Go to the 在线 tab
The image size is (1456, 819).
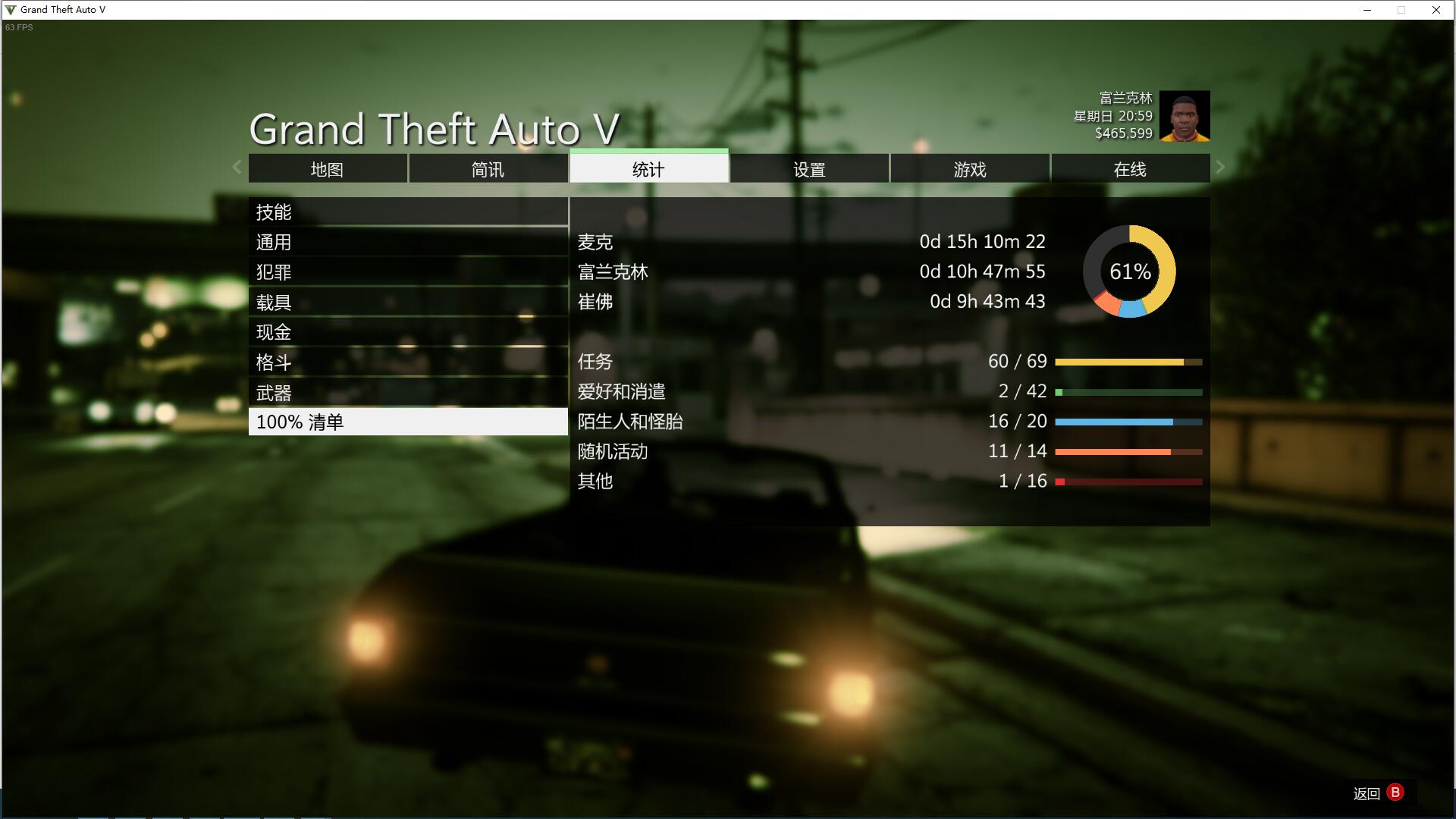1130,169
